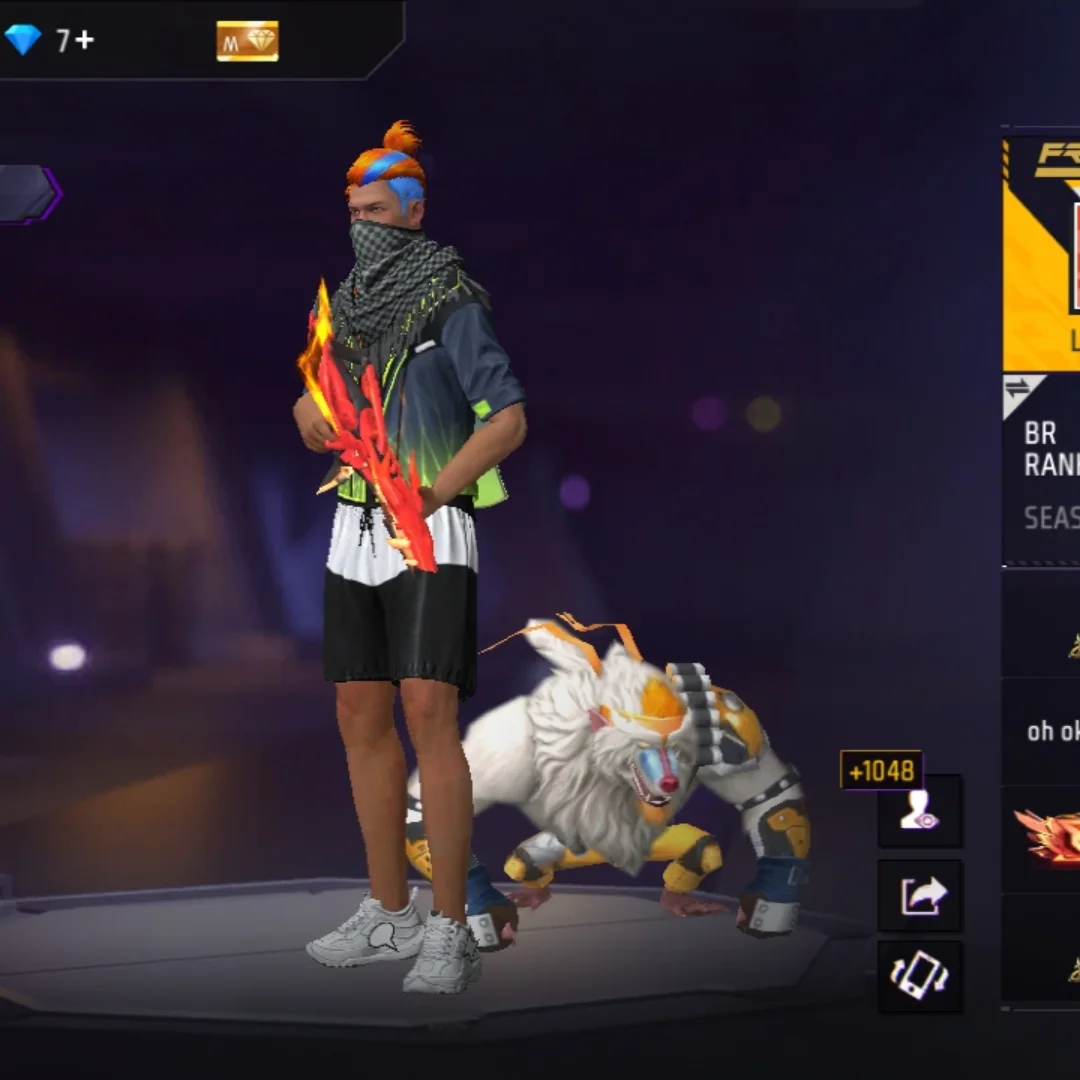Click the purple hexagon tab on left edge
Screen dimensions: 1080x1080
click(27, 194)
